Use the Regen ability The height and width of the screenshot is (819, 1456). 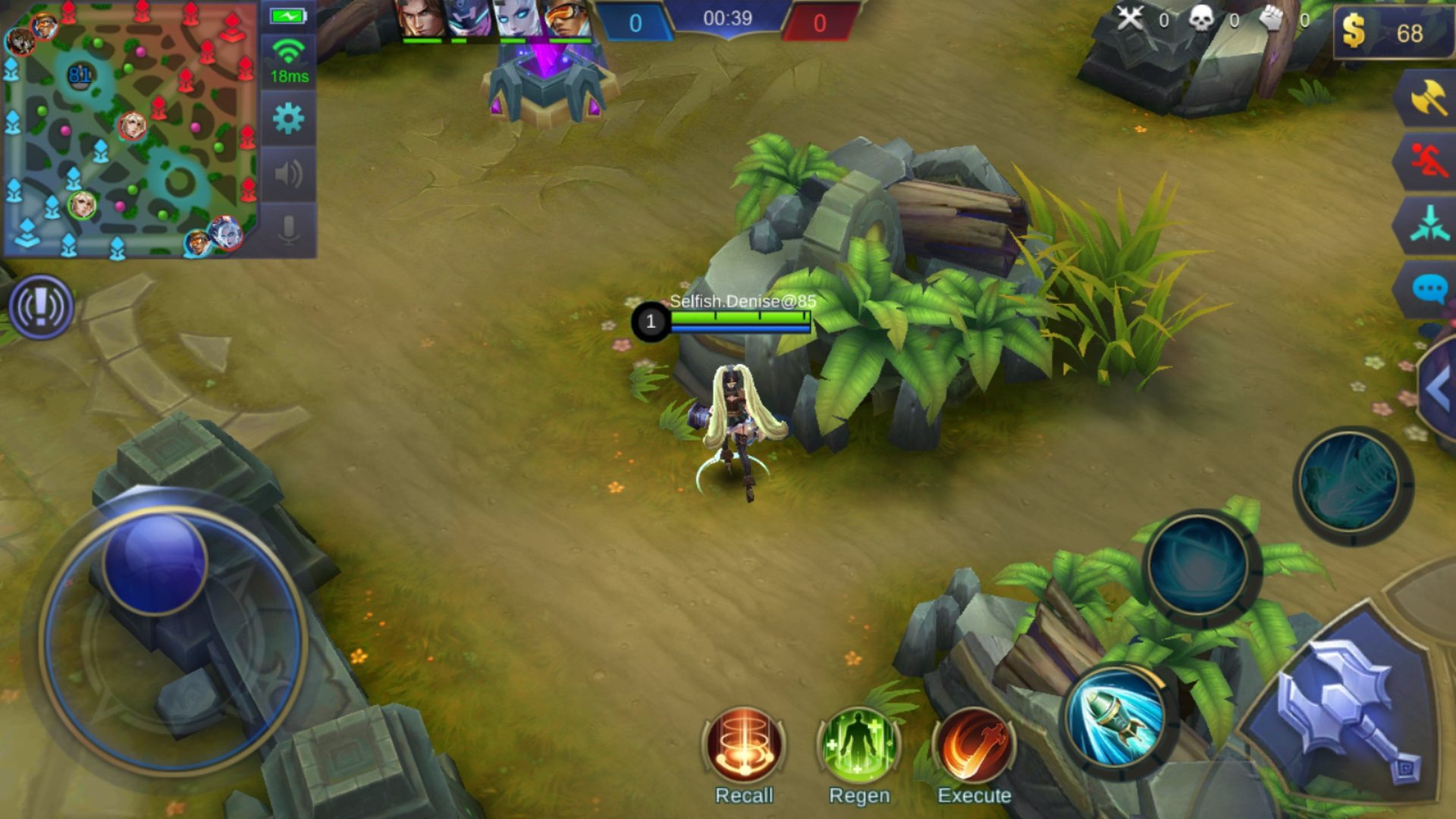[859, 746]
